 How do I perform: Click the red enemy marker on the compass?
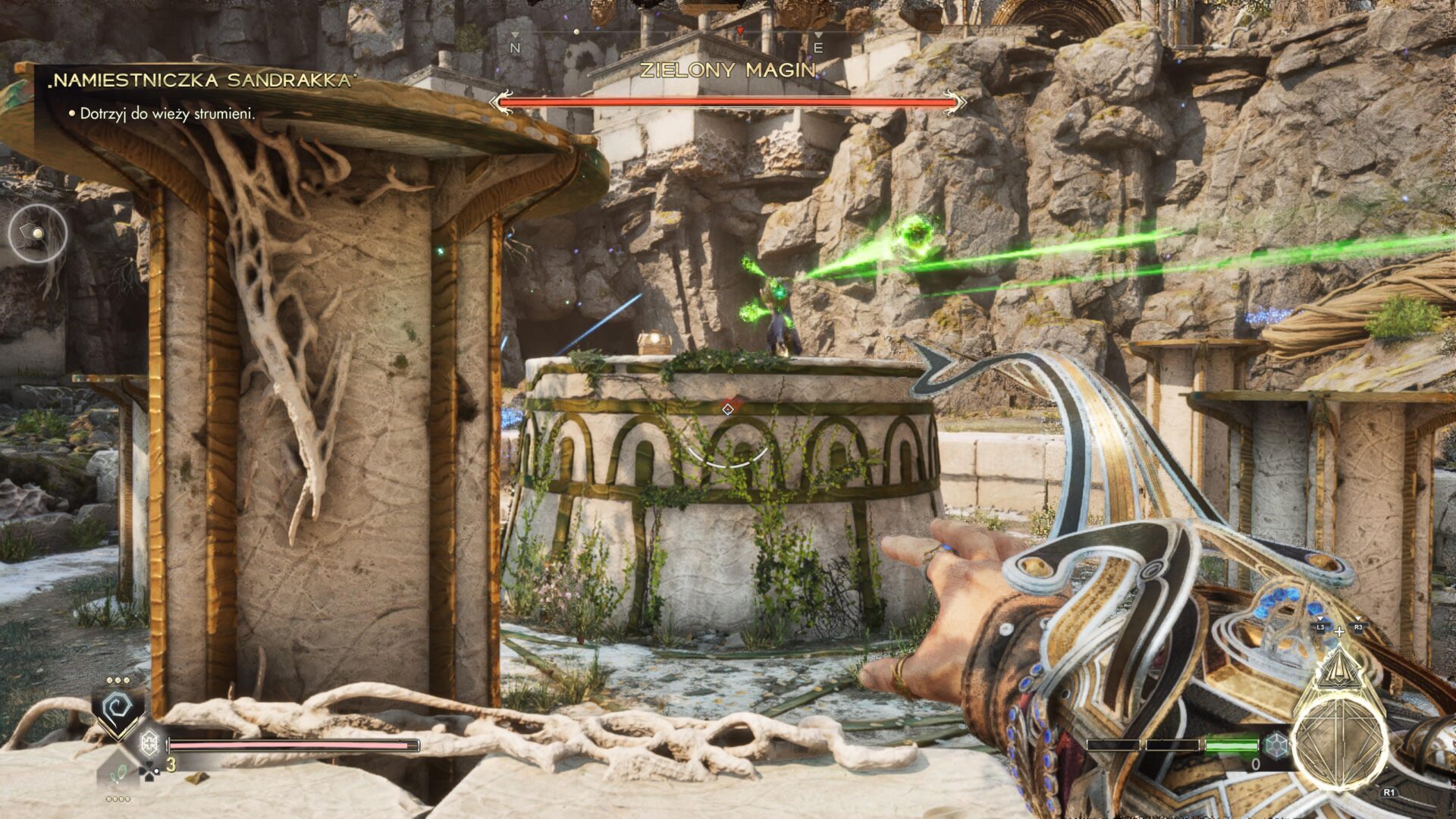click(741, 31)
